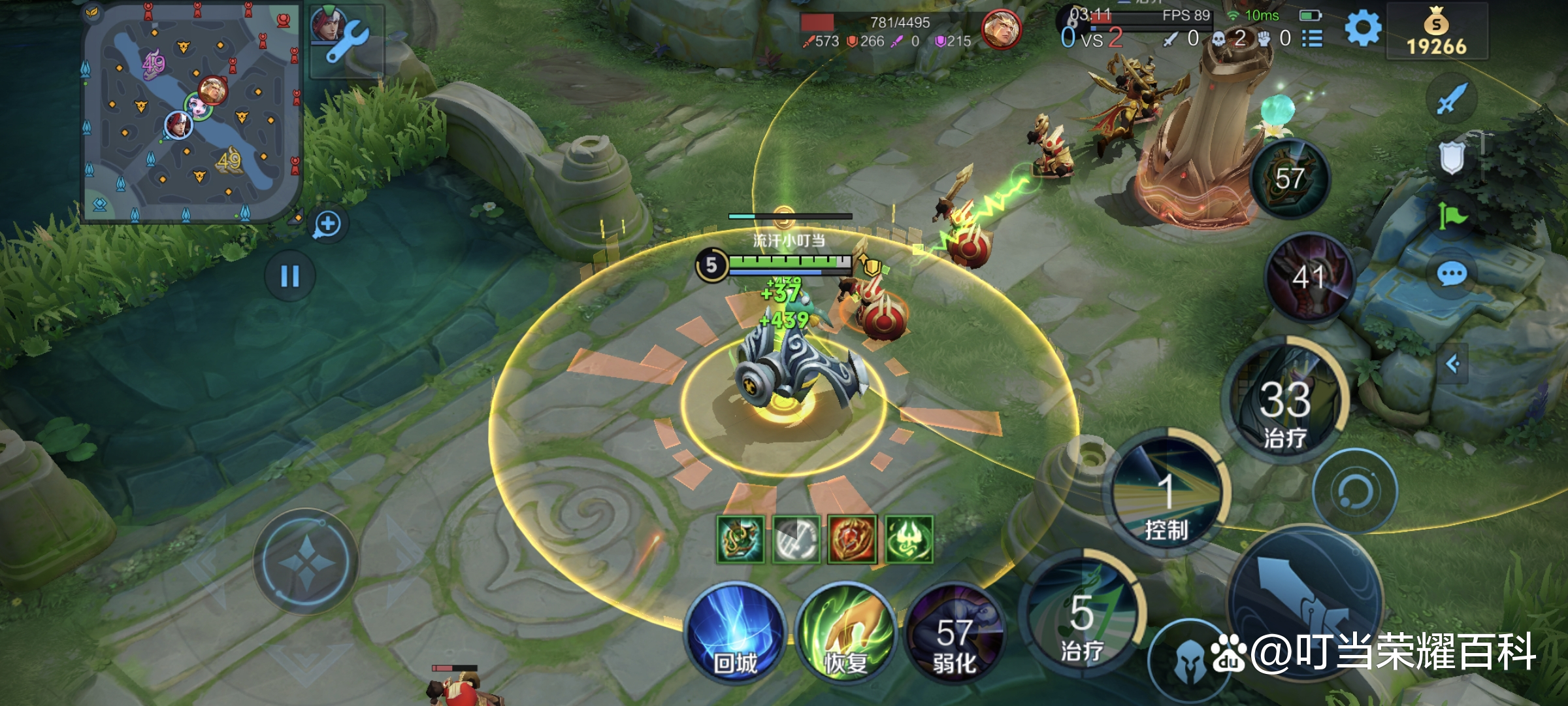
Task: Send the green flag gather signal
Action: (1452, 216)
